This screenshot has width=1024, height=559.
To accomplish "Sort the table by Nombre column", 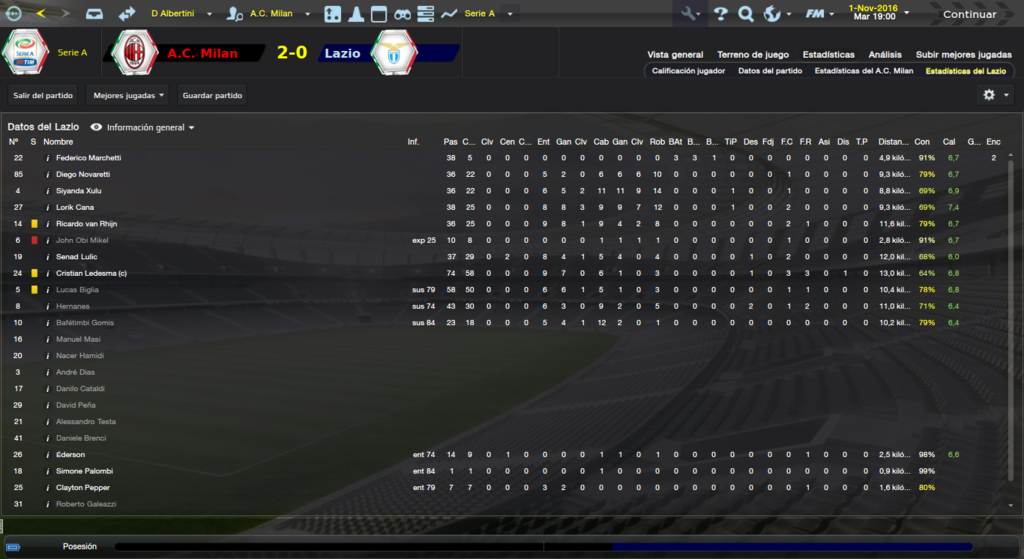I will pyautogui.click(x=58, y=142).
